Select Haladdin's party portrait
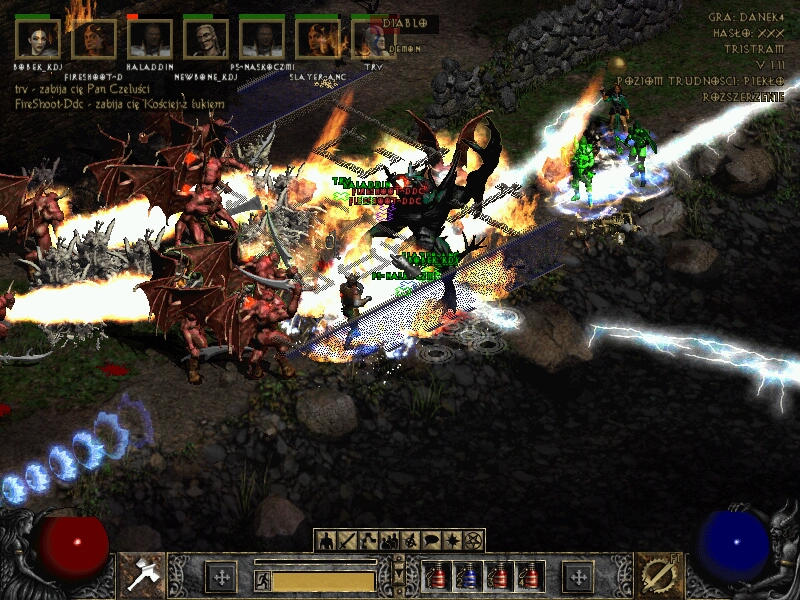The width and height of the screenshot is (800, 600). tap(150, 39)
